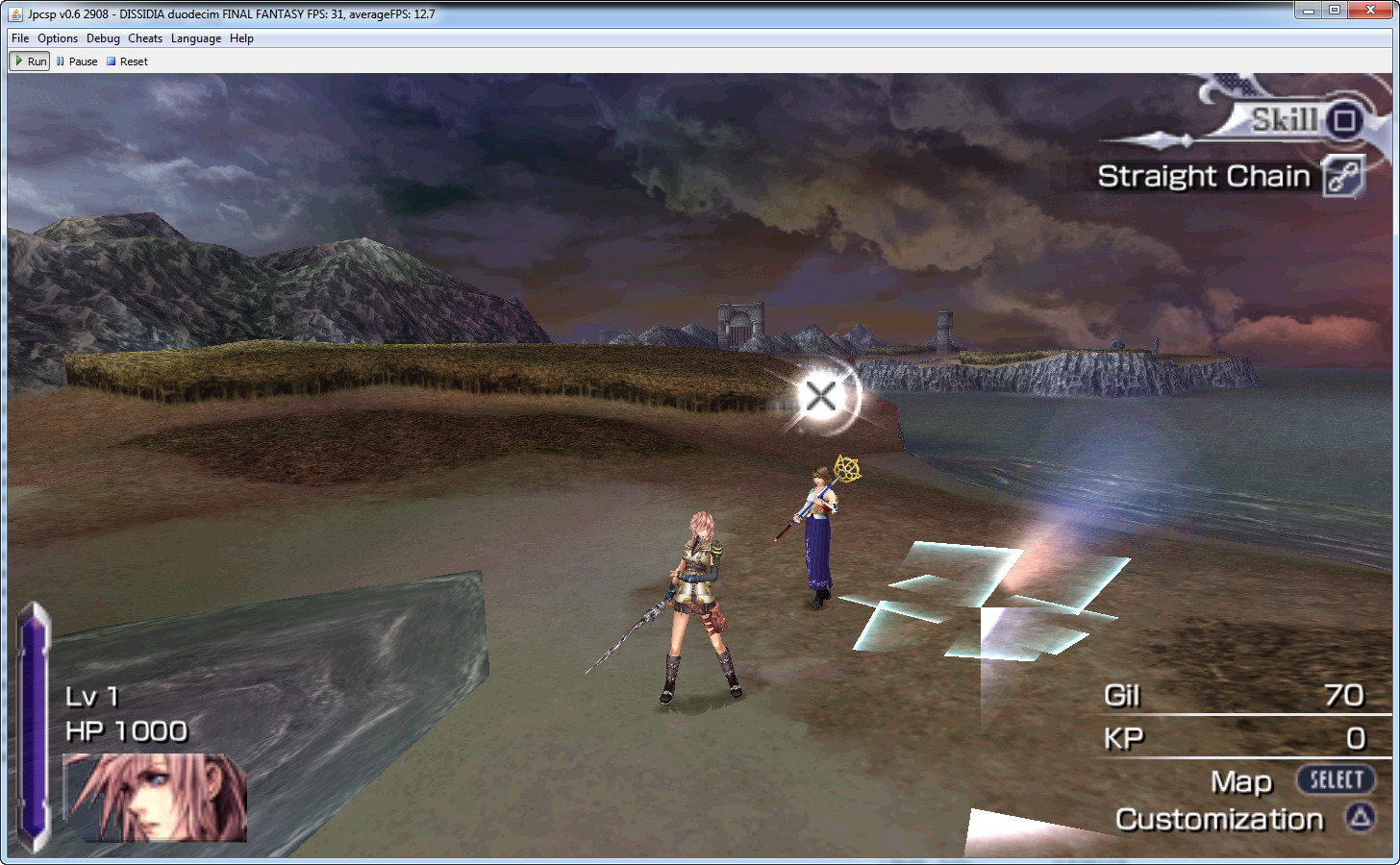Screen dimensions: 1400x865
Task: Open the Skill panel header
Action: 1286,120
